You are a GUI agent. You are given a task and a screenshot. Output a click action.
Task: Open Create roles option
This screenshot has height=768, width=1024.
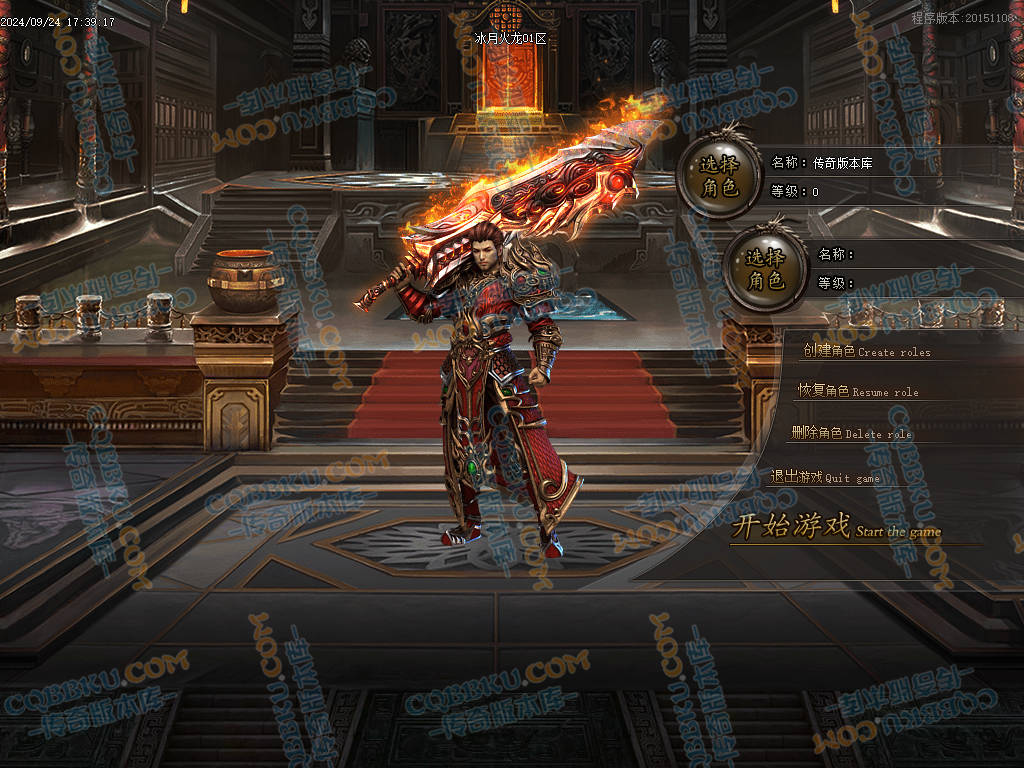(866, 351)
